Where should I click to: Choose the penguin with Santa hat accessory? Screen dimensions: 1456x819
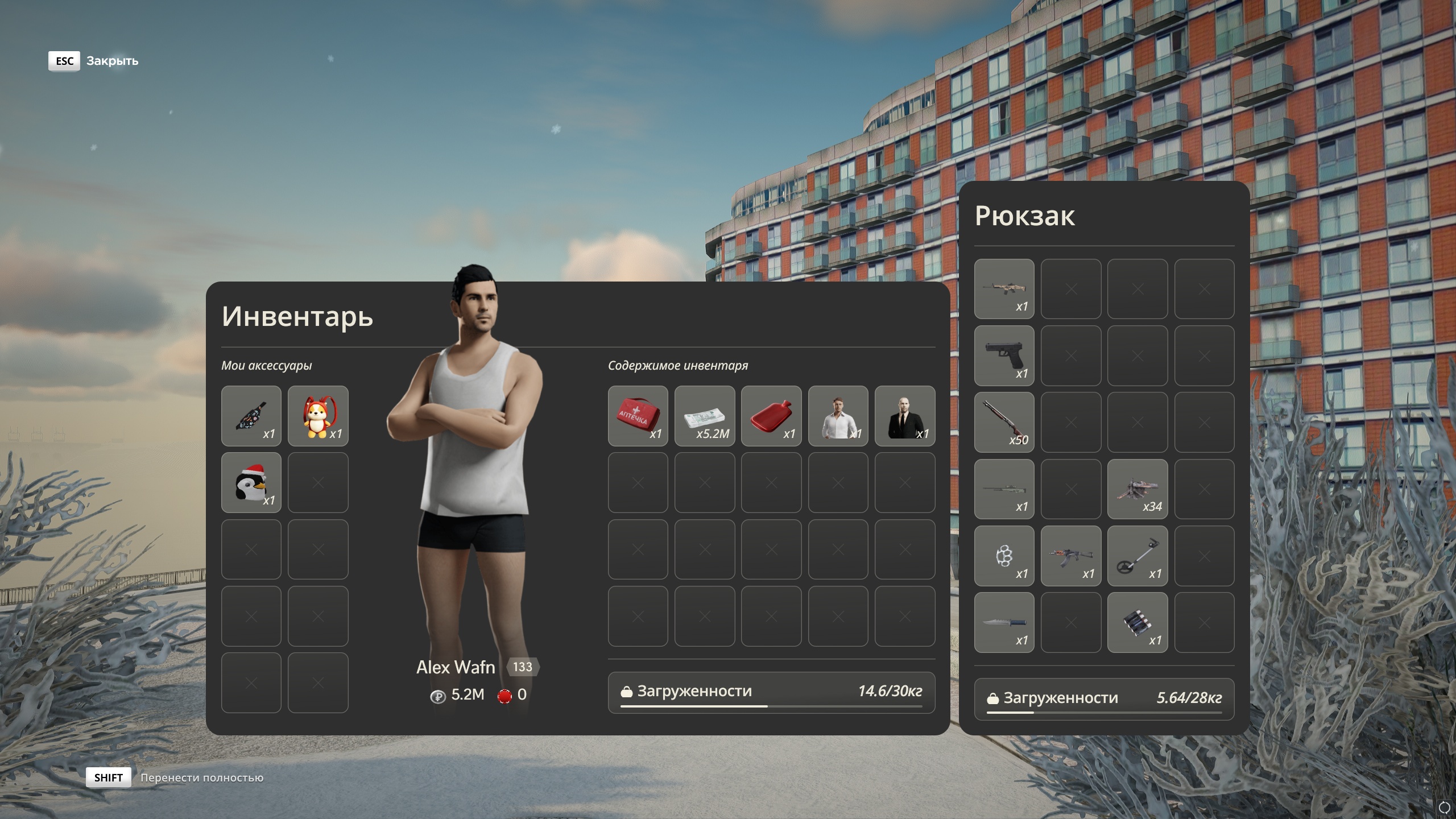point(251,482)
